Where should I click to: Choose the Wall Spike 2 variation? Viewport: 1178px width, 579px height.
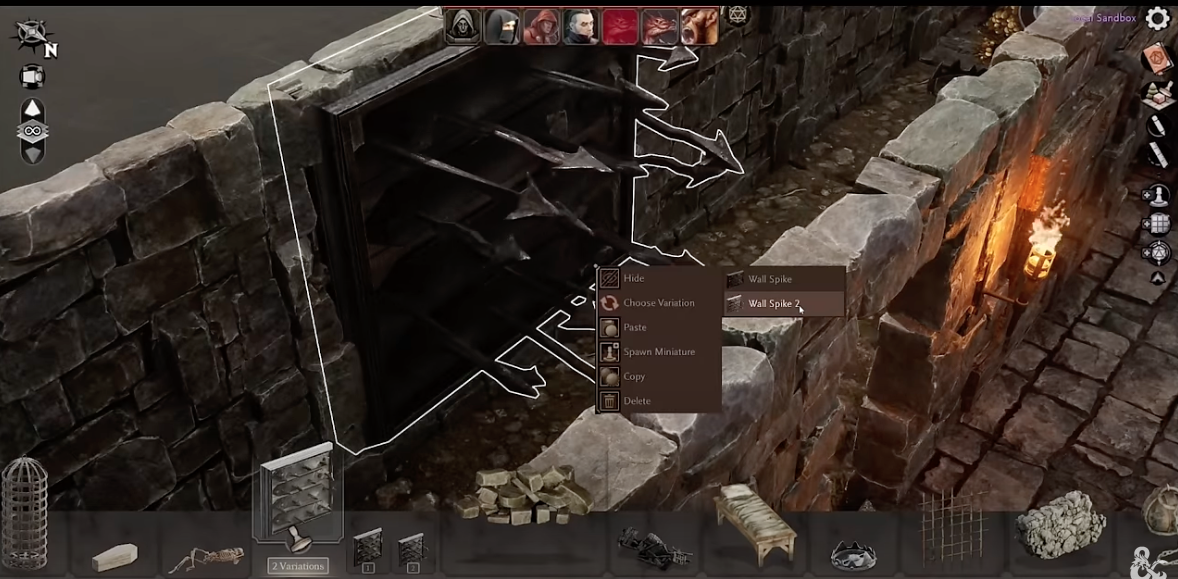(x=774, y=304)
